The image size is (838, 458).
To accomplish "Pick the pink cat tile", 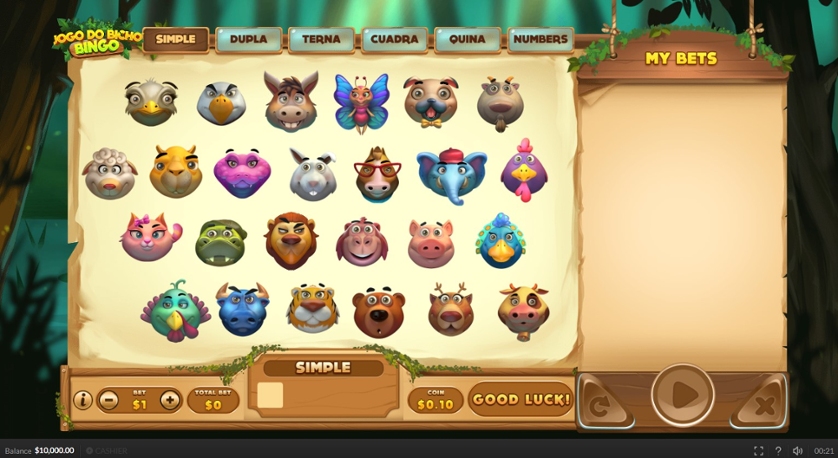I will [x=150, y=237].
